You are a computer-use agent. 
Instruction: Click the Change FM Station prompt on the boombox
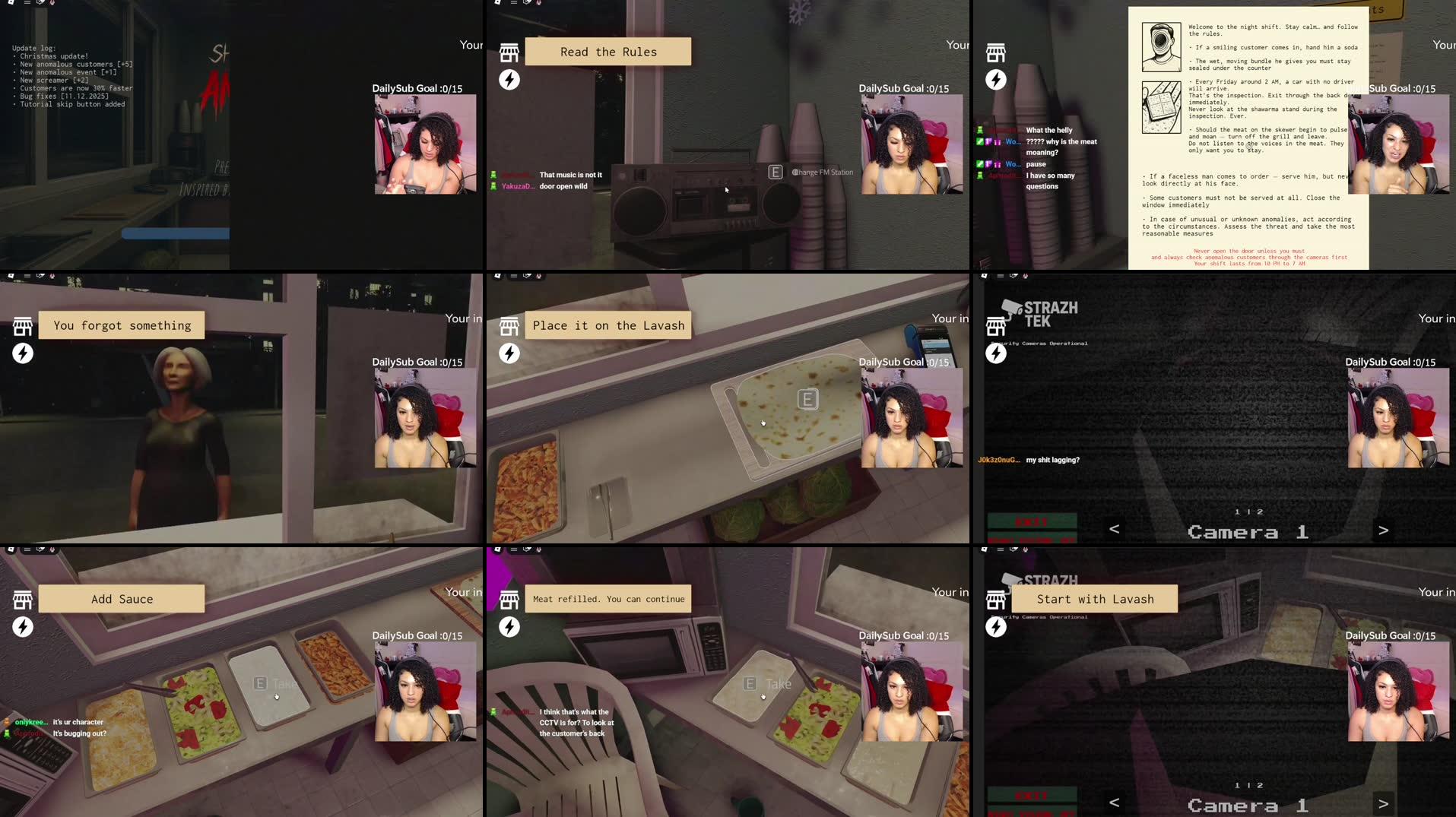(x=811, y=172)
